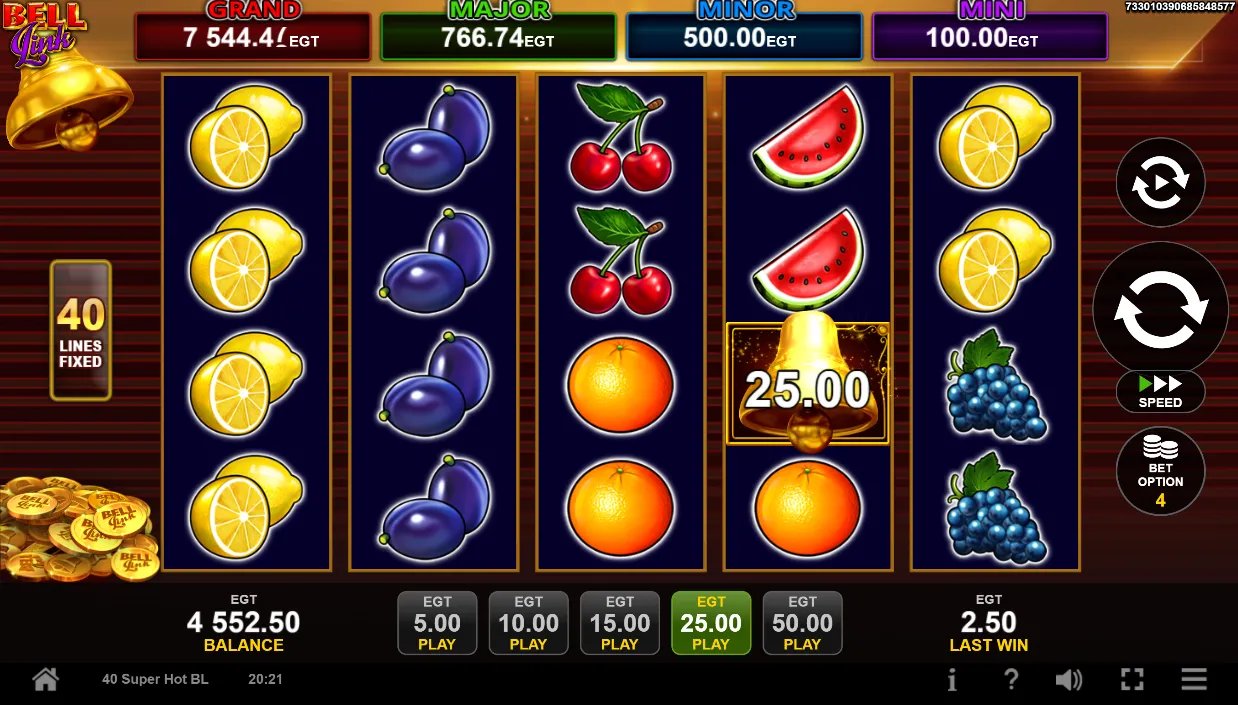Choose the 5.00 EGT play bet
The height and width of the screenshot is (705, 1238).
coord(437,623)
